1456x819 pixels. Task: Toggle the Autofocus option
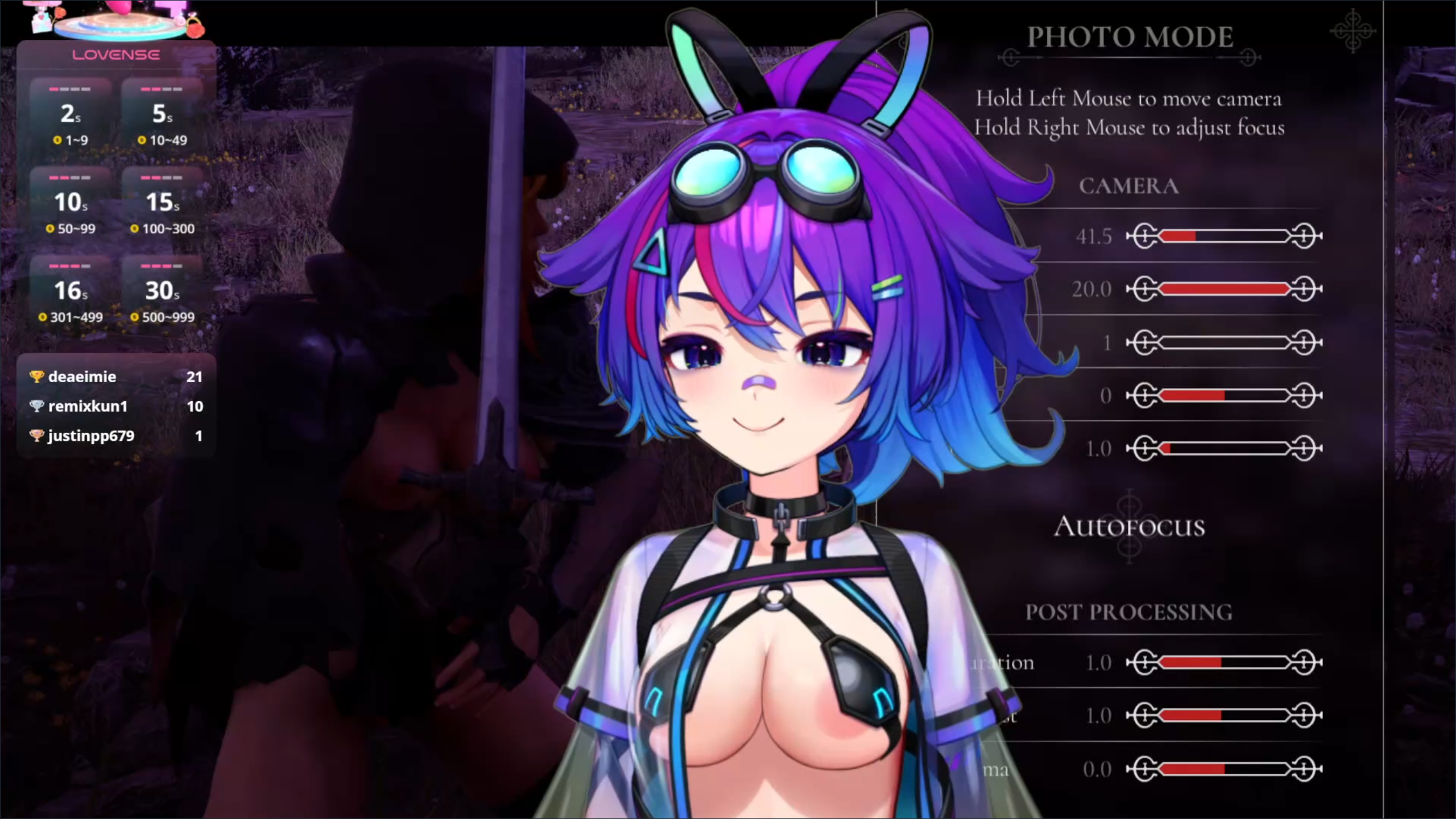coord(1129,526)
